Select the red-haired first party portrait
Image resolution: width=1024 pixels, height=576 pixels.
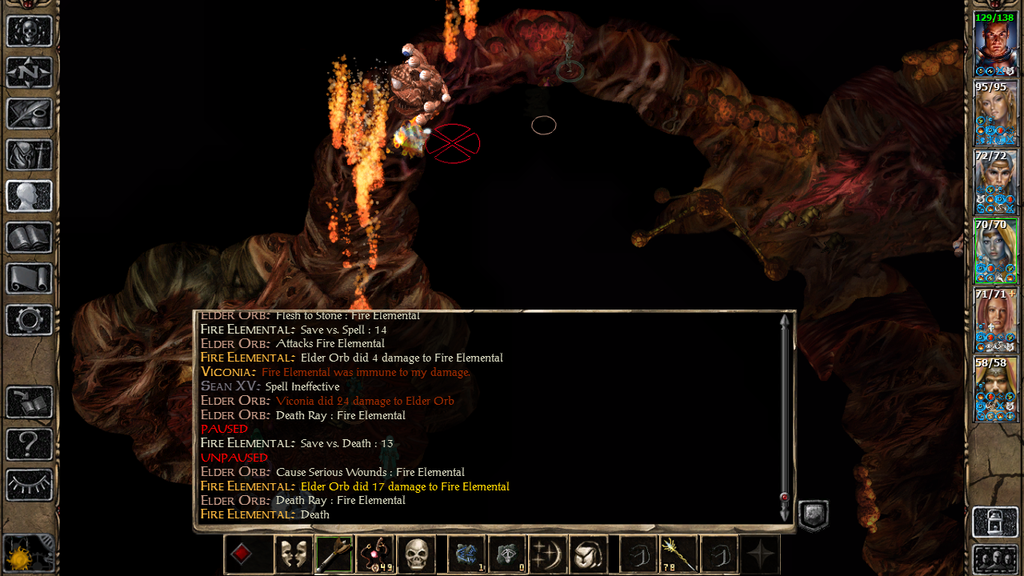995,45
